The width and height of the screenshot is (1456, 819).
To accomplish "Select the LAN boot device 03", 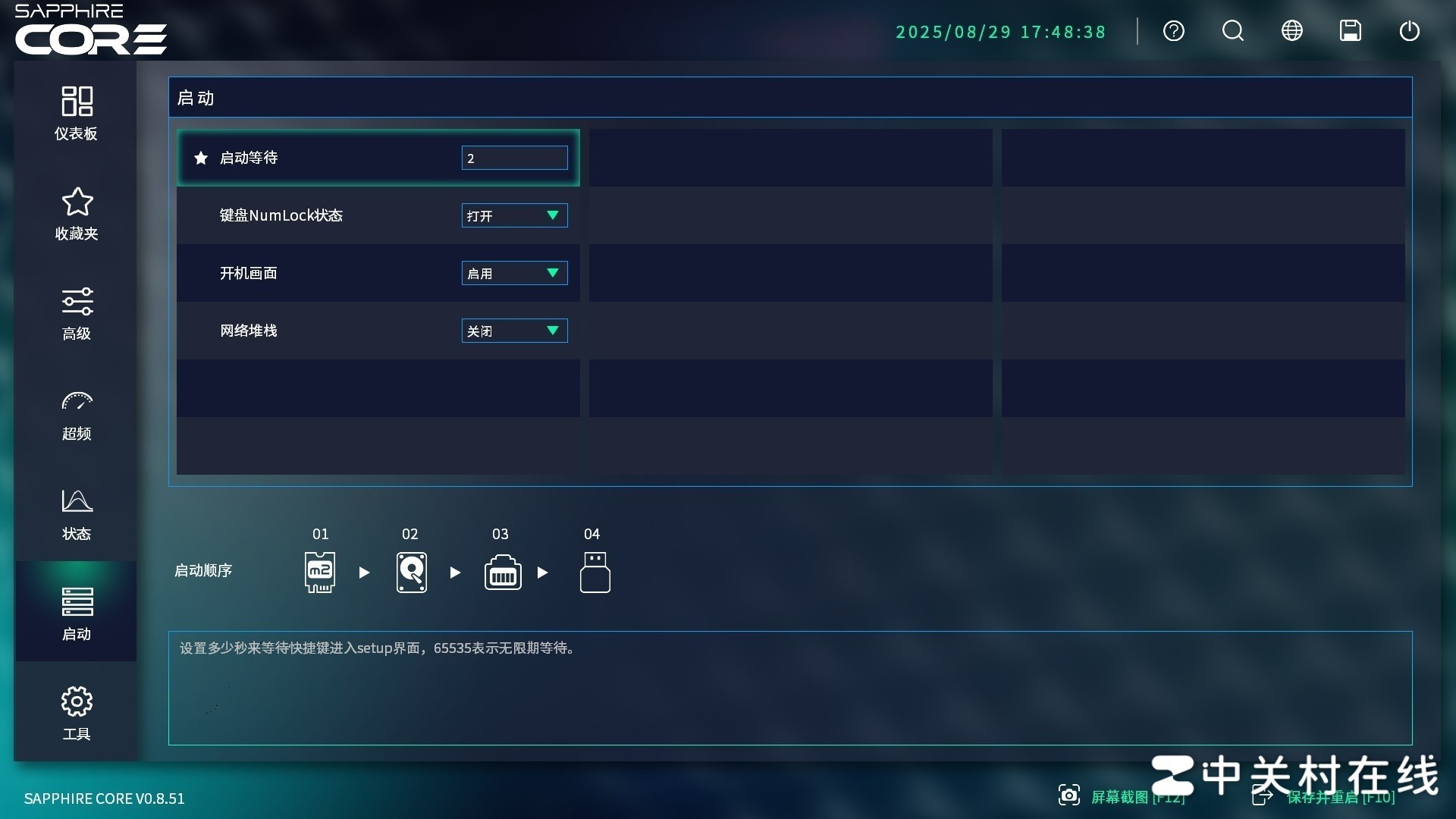I will click(502, 573).
